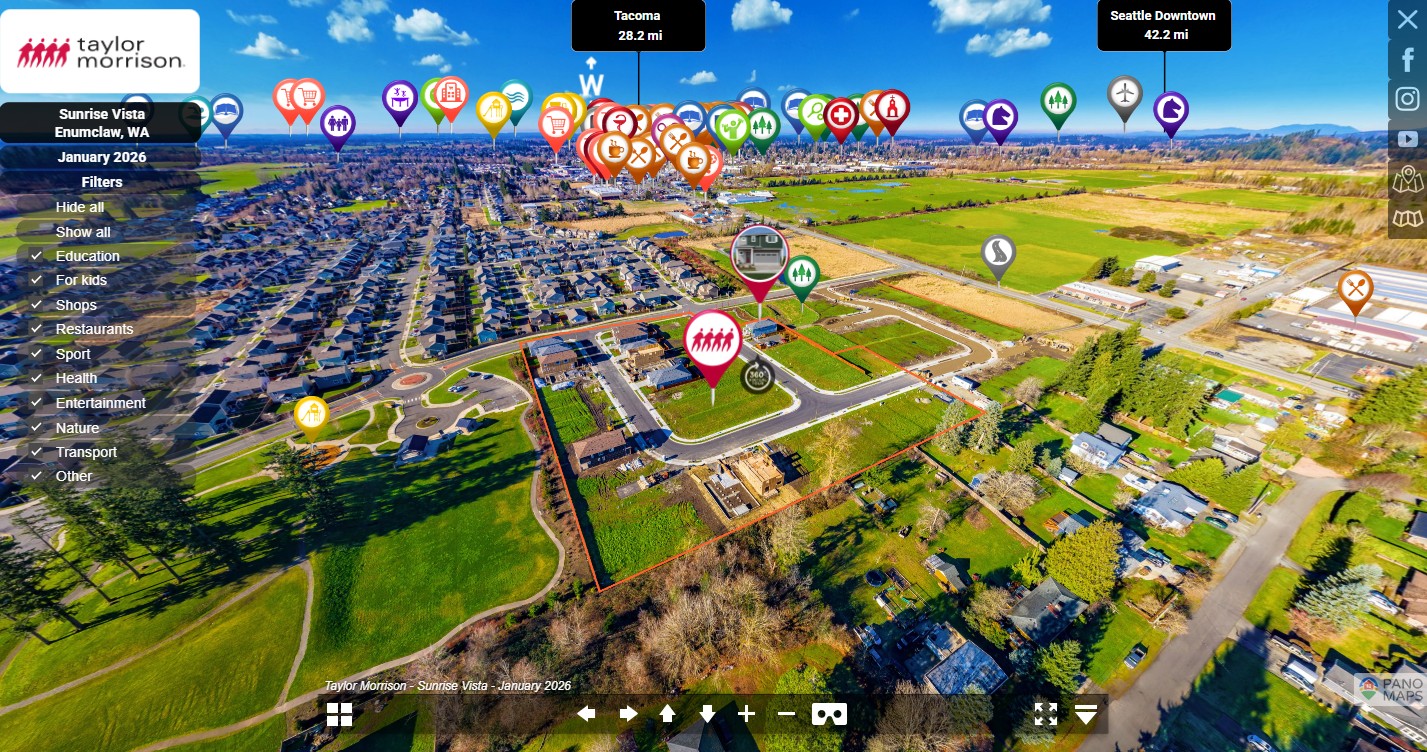1427x752 pixels.
Task: Rotate the view left with the arrow
Action: pyautogui.click(x=587, y=714)
